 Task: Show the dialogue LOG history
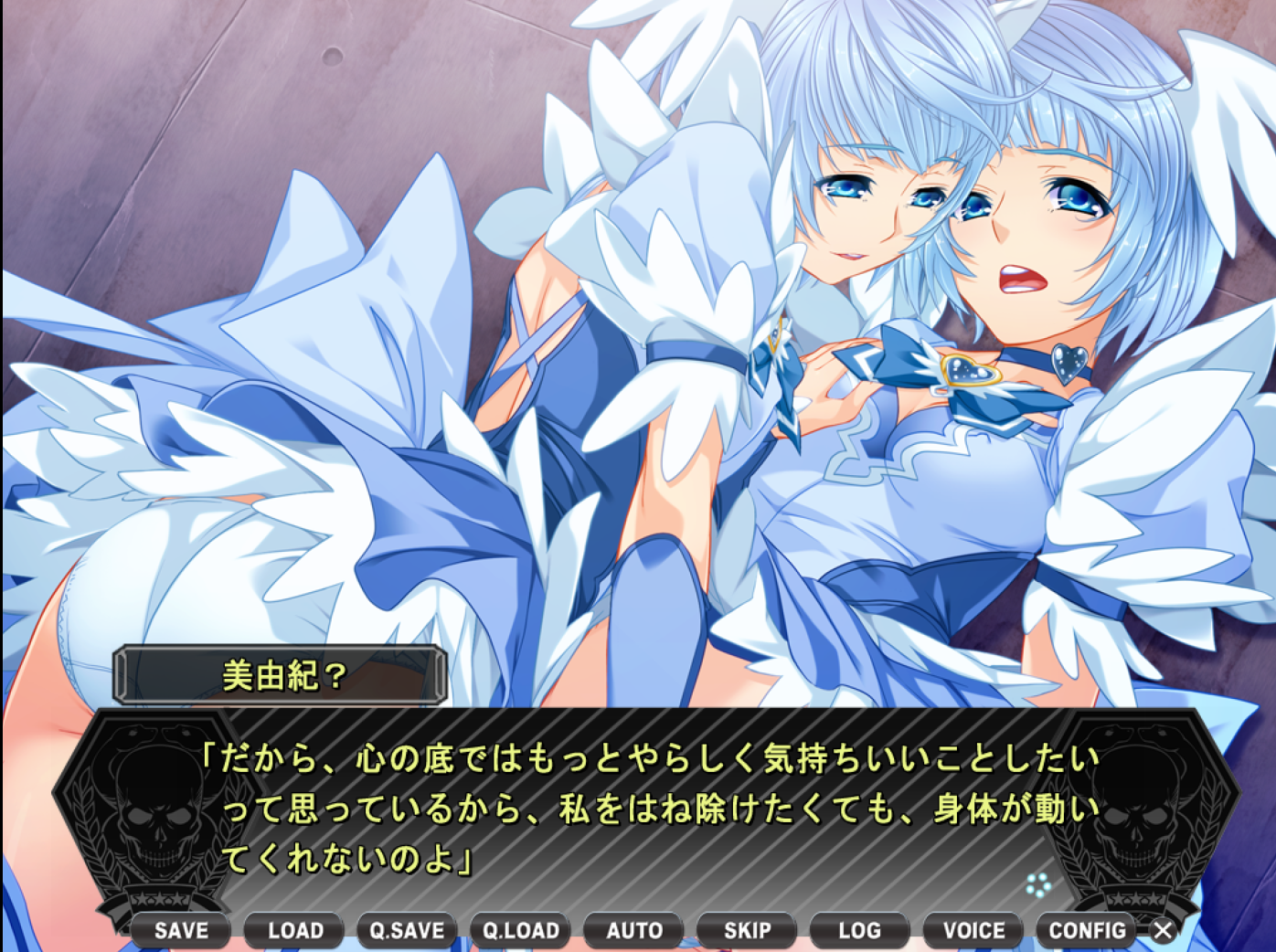click(859, 930)
